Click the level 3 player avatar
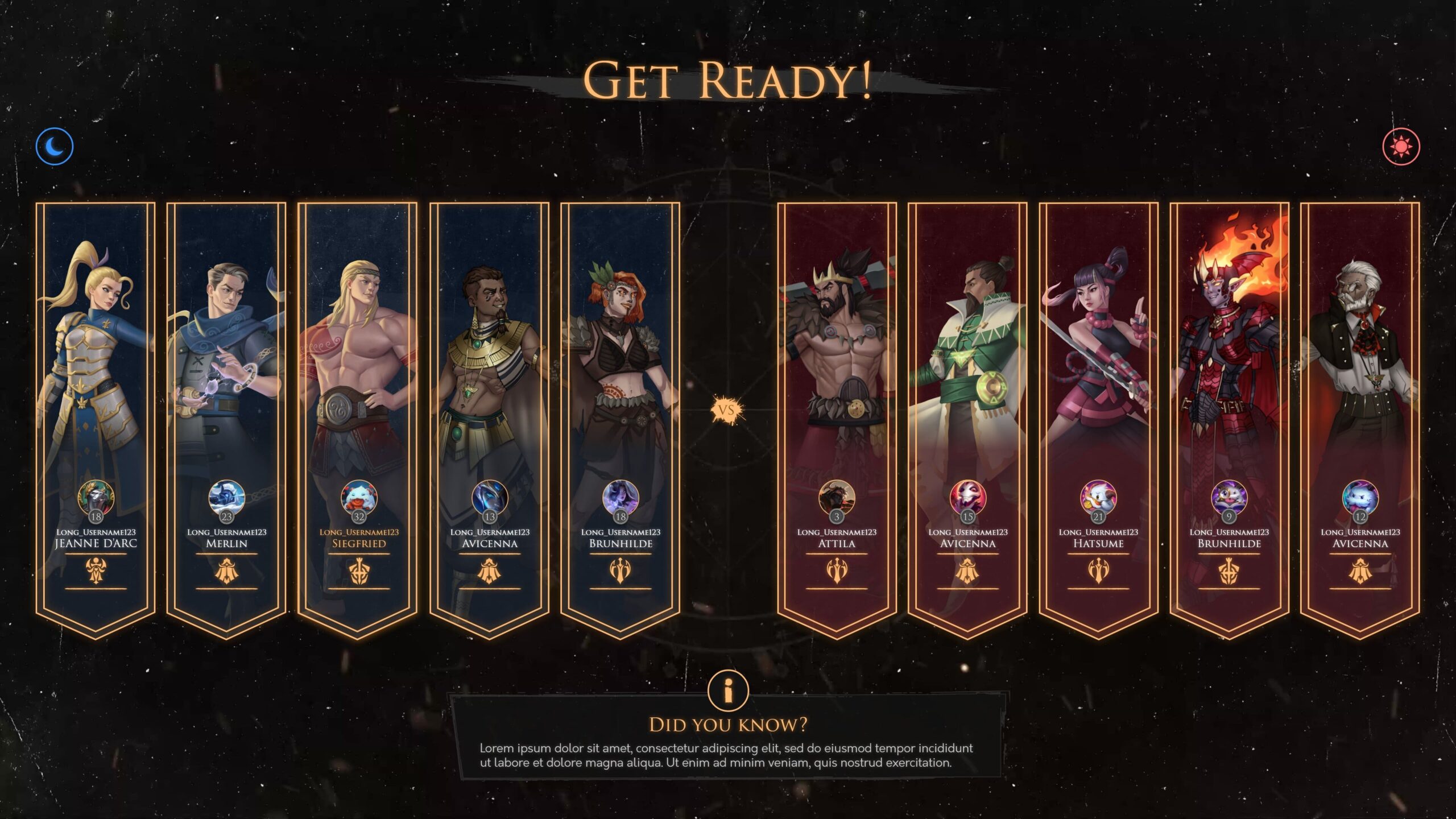 tap(837, 498)
